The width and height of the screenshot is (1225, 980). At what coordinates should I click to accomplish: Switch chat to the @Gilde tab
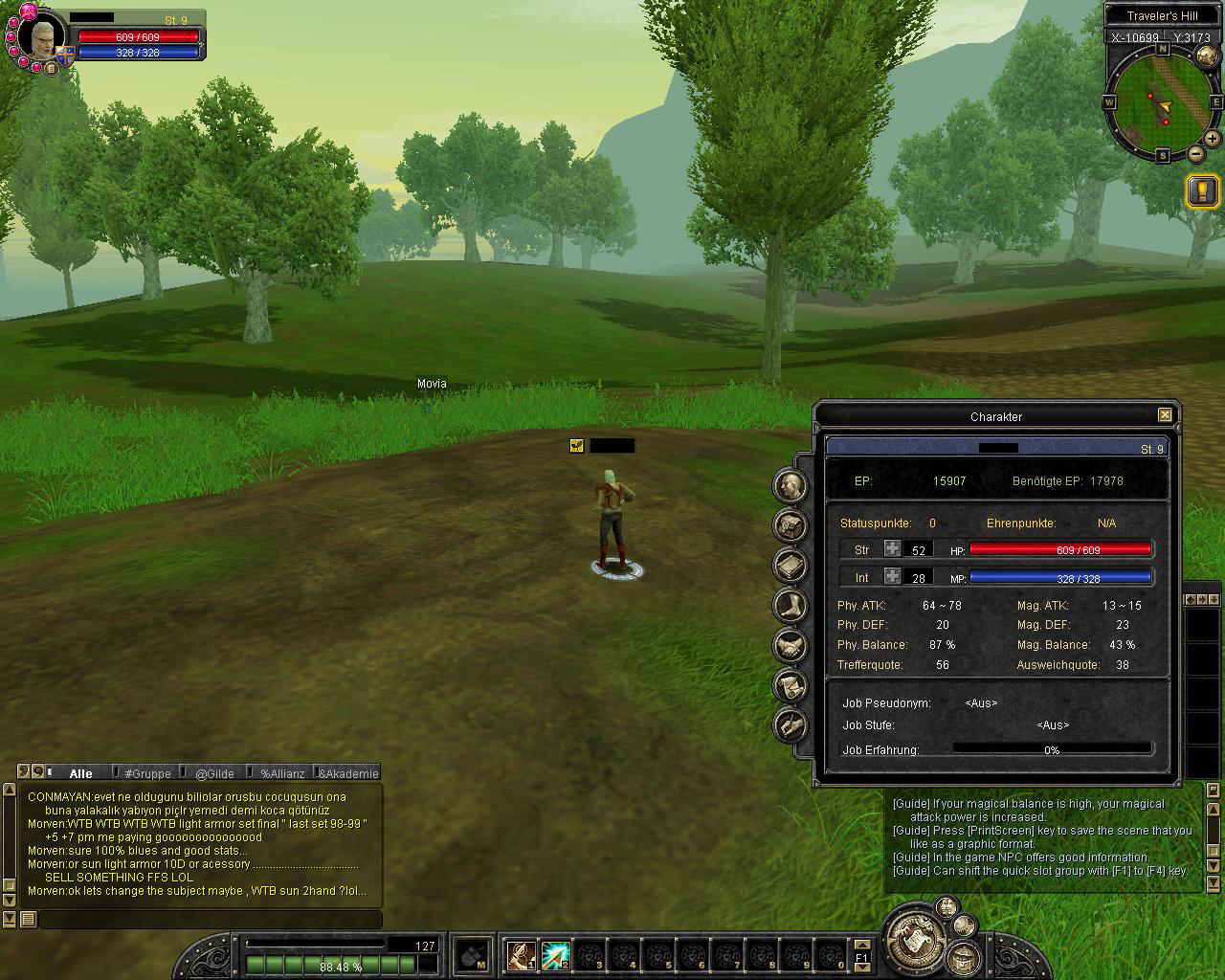click(x=214, y=773)
